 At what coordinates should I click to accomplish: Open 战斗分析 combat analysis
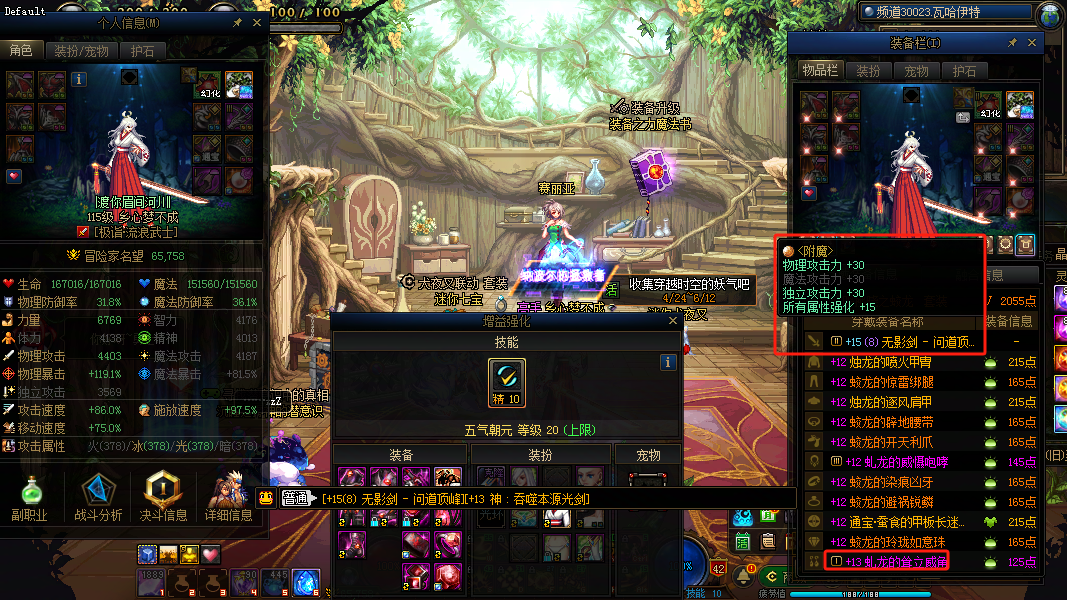(x=98, y=497)
